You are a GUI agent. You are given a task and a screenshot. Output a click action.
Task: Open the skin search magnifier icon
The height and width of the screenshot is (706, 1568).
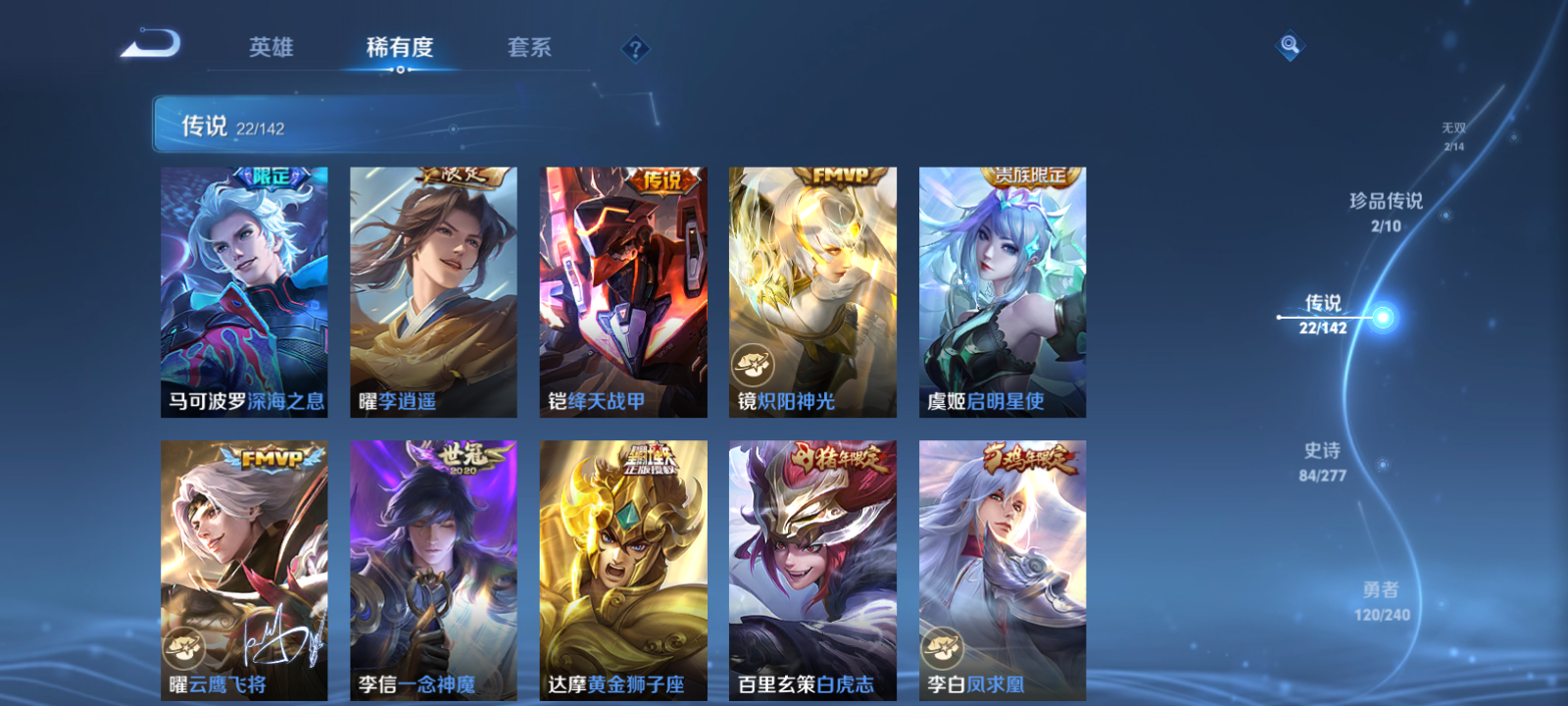(x=1289, y=43)
